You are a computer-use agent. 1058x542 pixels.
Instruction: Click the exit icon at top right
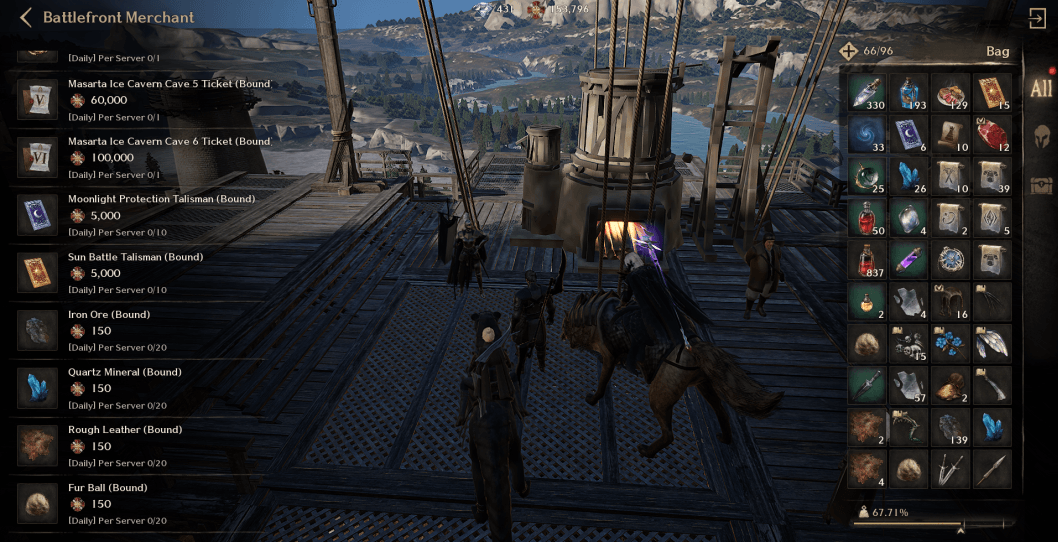[1037, 18]
